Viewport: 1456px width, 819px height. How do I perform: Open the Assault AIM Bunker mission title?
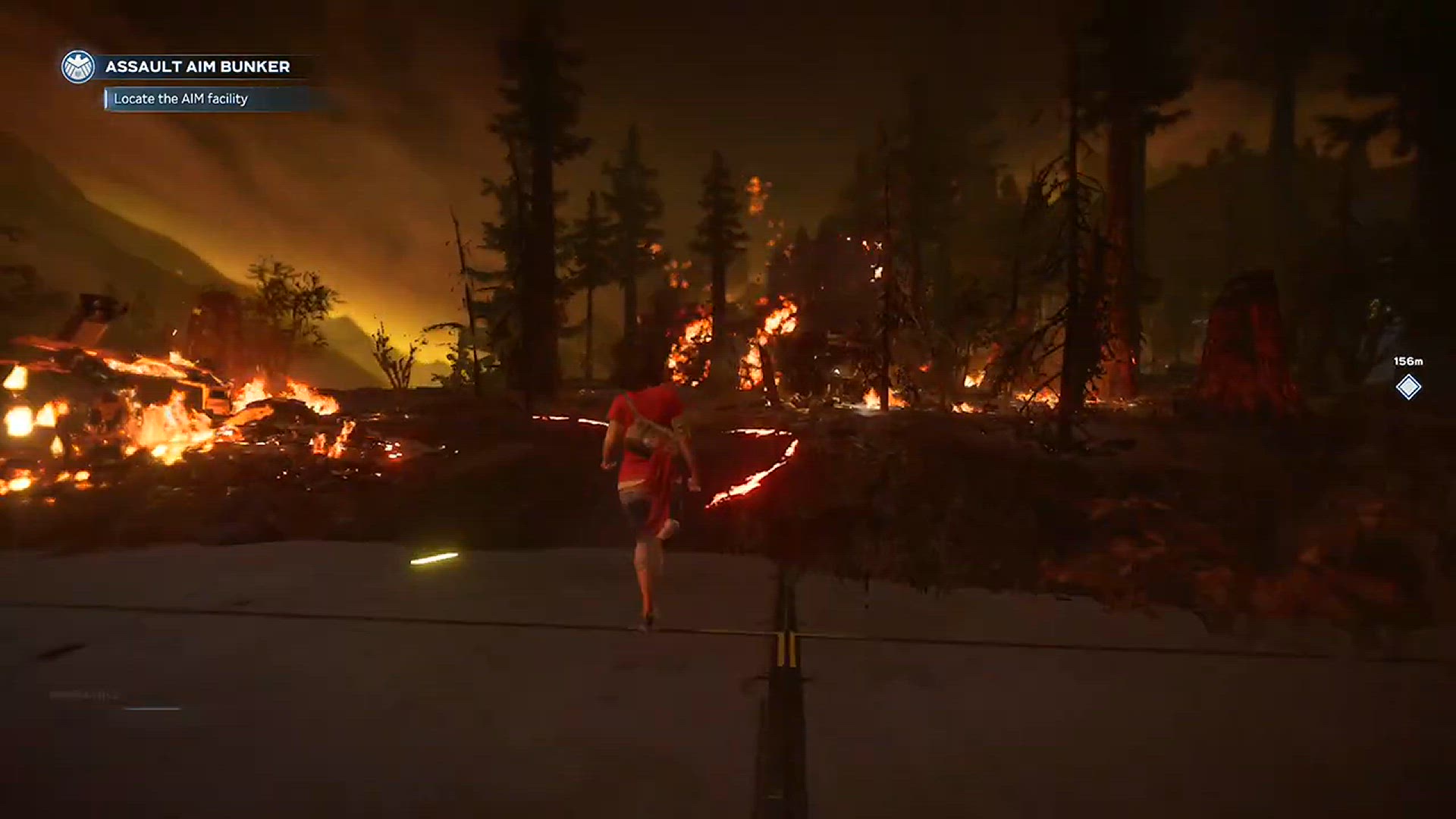tap(197, 67)
